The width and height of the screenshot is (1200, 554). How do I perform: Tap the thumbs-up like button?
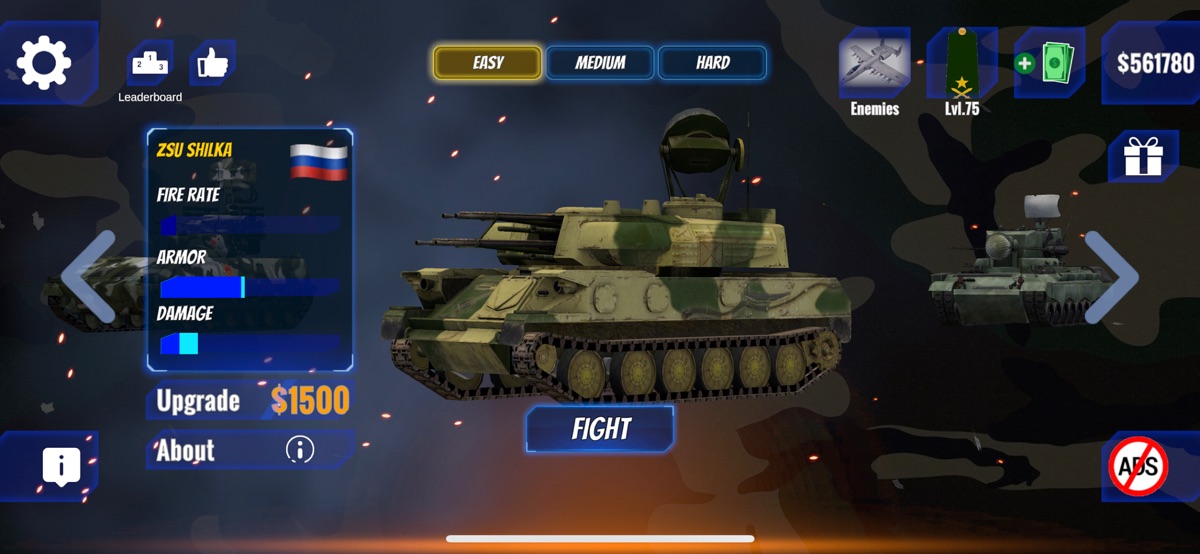[x=212, y=63]
